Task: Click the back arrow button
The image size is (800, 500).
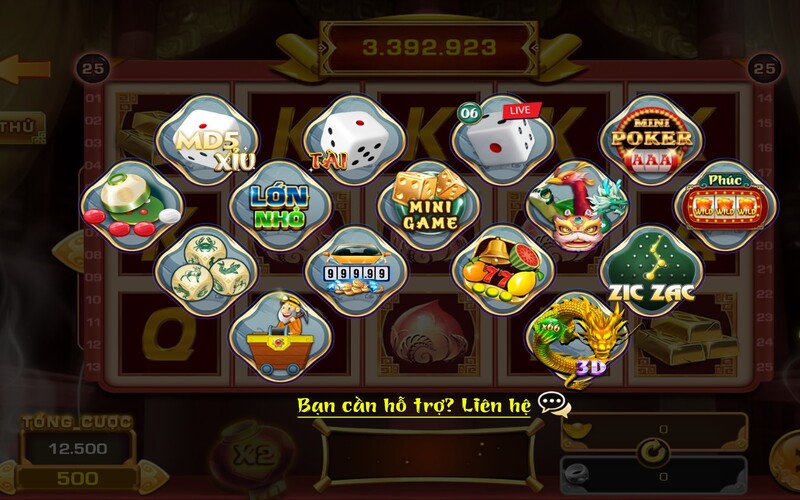Action: click(x=24, y=70)
